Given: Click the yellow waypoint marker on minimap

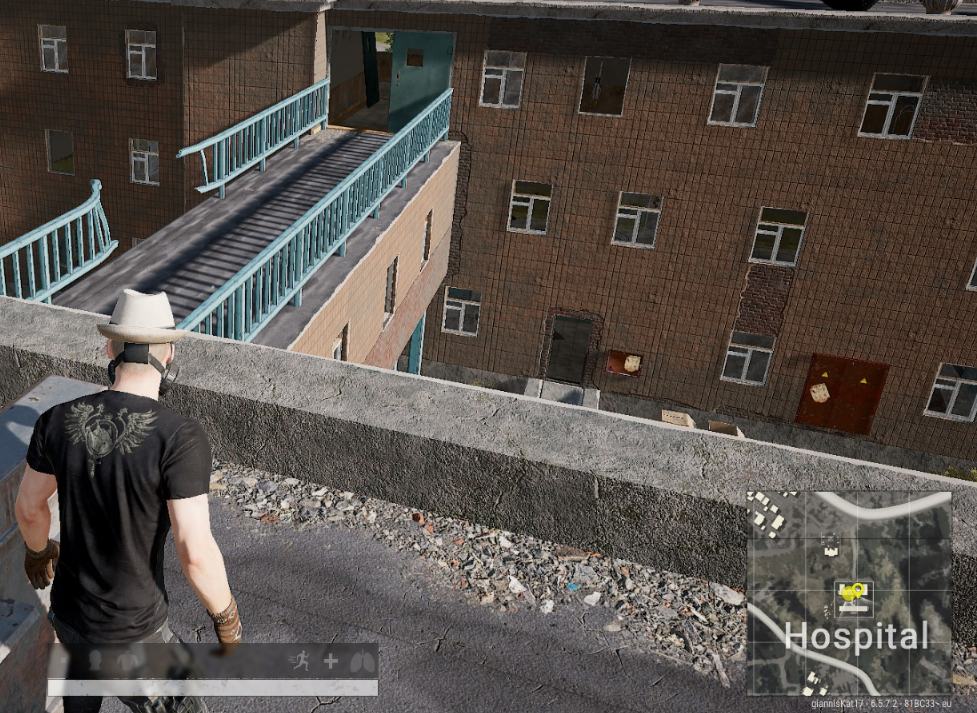Looking at the screenshot, I should click(x=852, y=593).
